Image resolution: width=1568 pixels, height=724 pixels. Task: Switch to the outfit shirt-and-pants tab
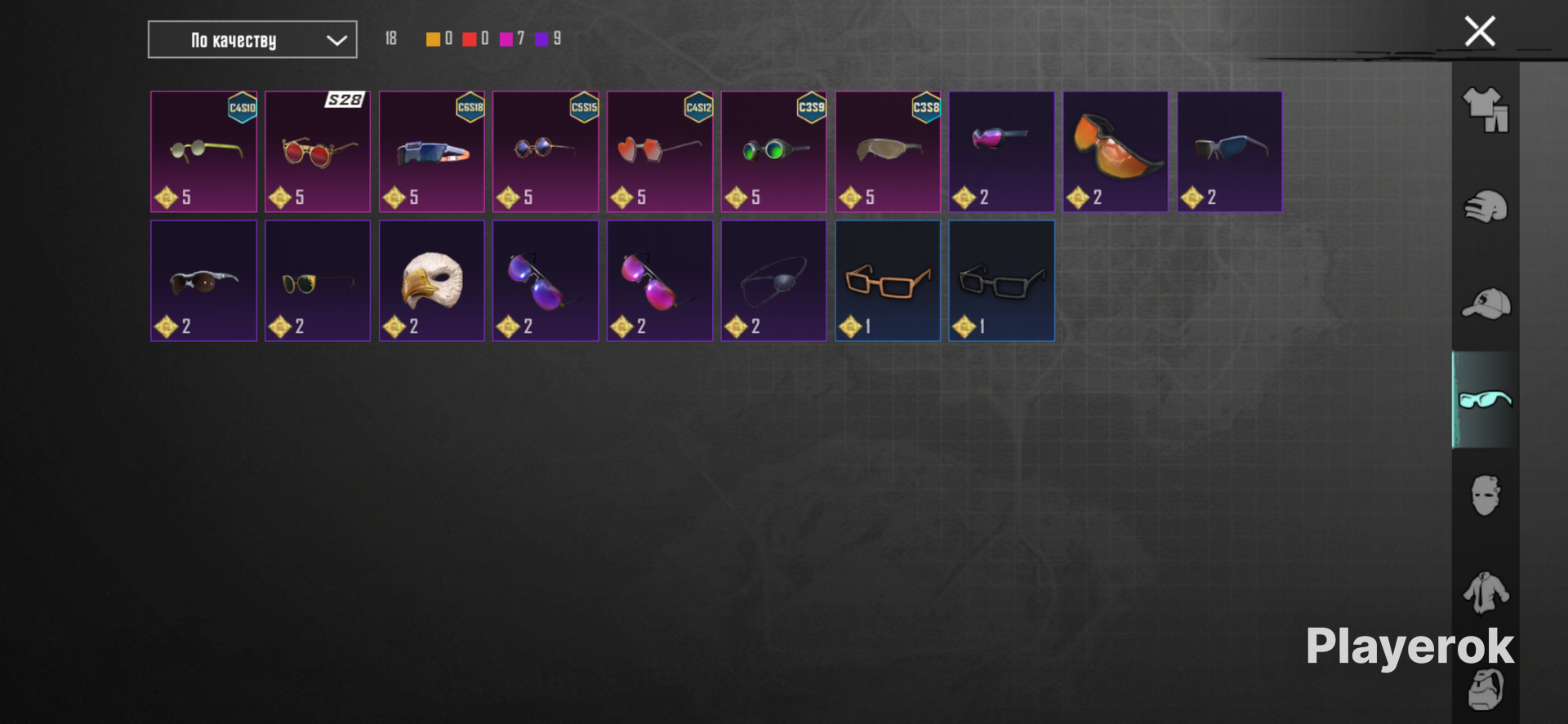tap(1486, 110)
